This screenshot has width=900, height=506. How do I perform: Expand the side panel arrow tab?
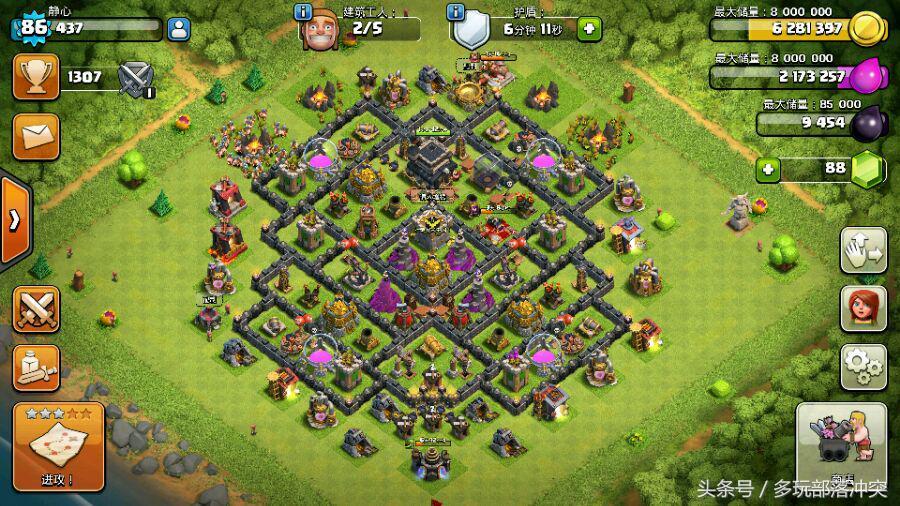click(x=14, y=220)
